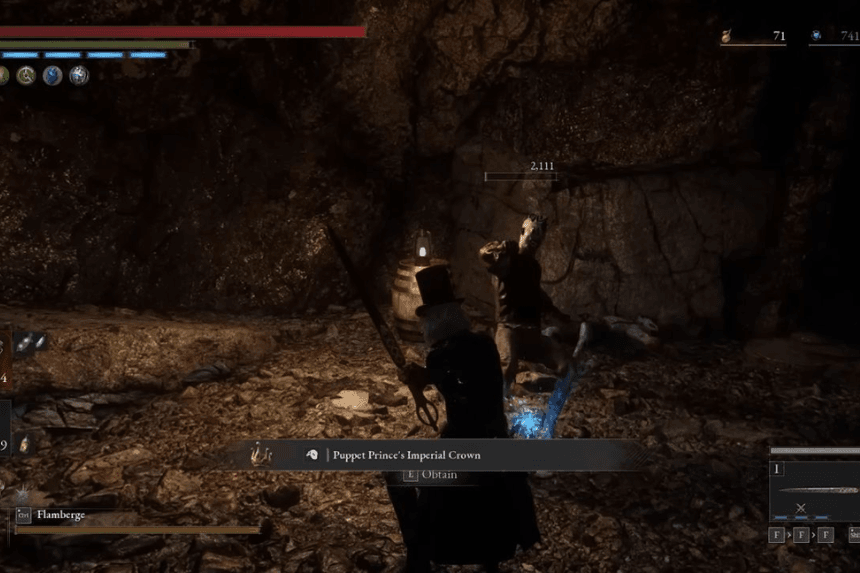Inspect the white-grey status effect icon
Screen dimensions: 860x573
click(79, 76)
